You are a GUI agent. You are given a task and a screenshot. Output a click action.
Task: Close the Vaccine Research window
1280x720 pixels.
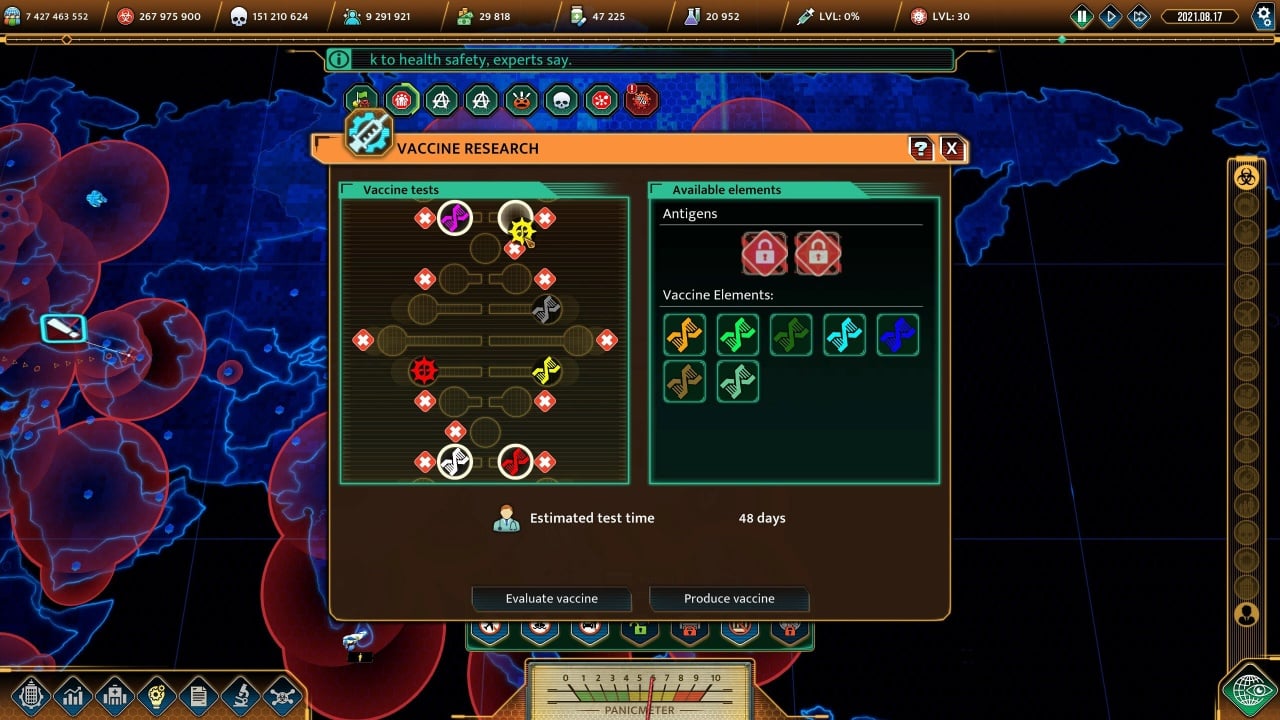[951, 149]
